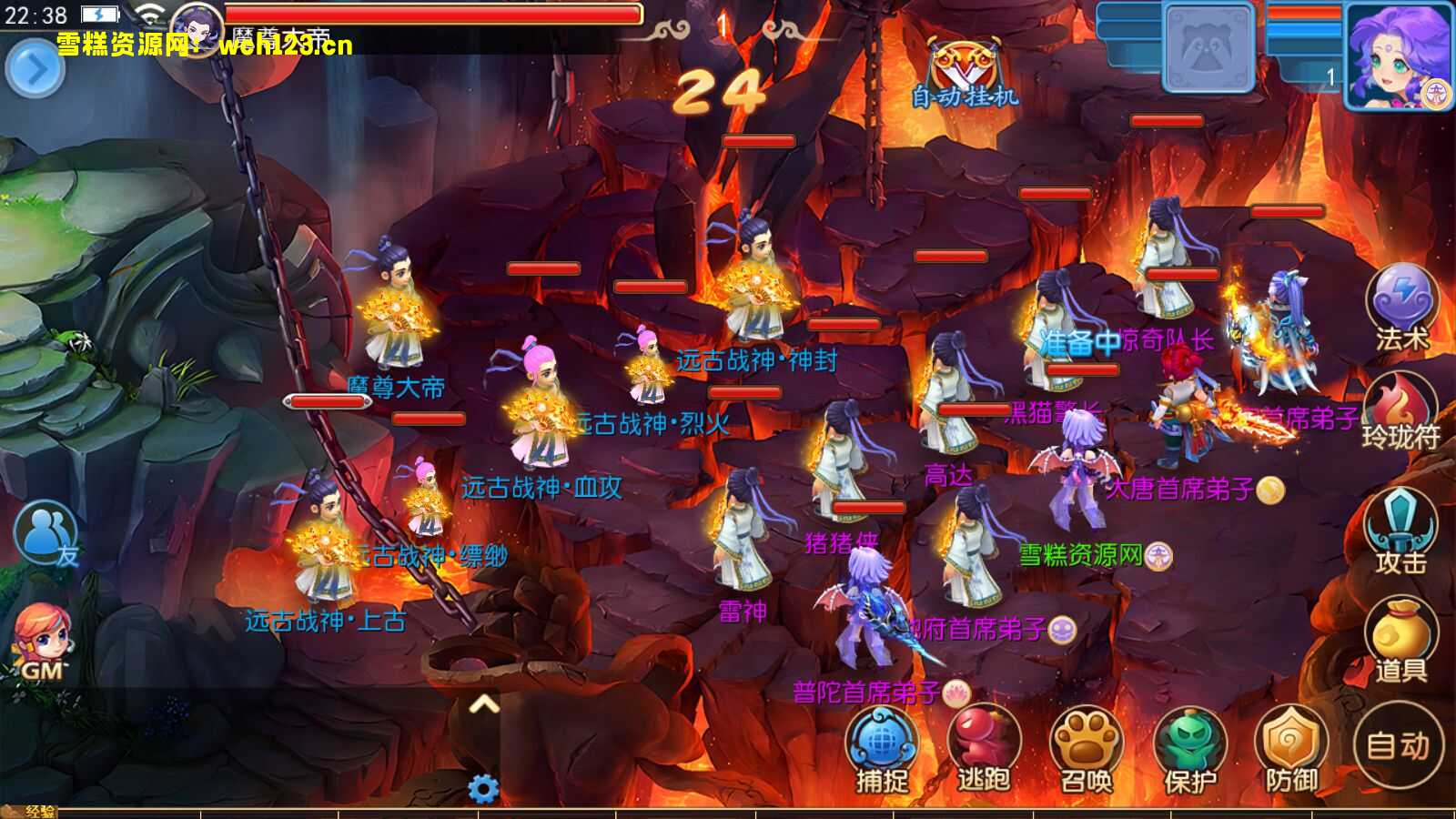Select the 捕捉 capture command
This screenshot has width=1456, height=819.
coord(881,750)
